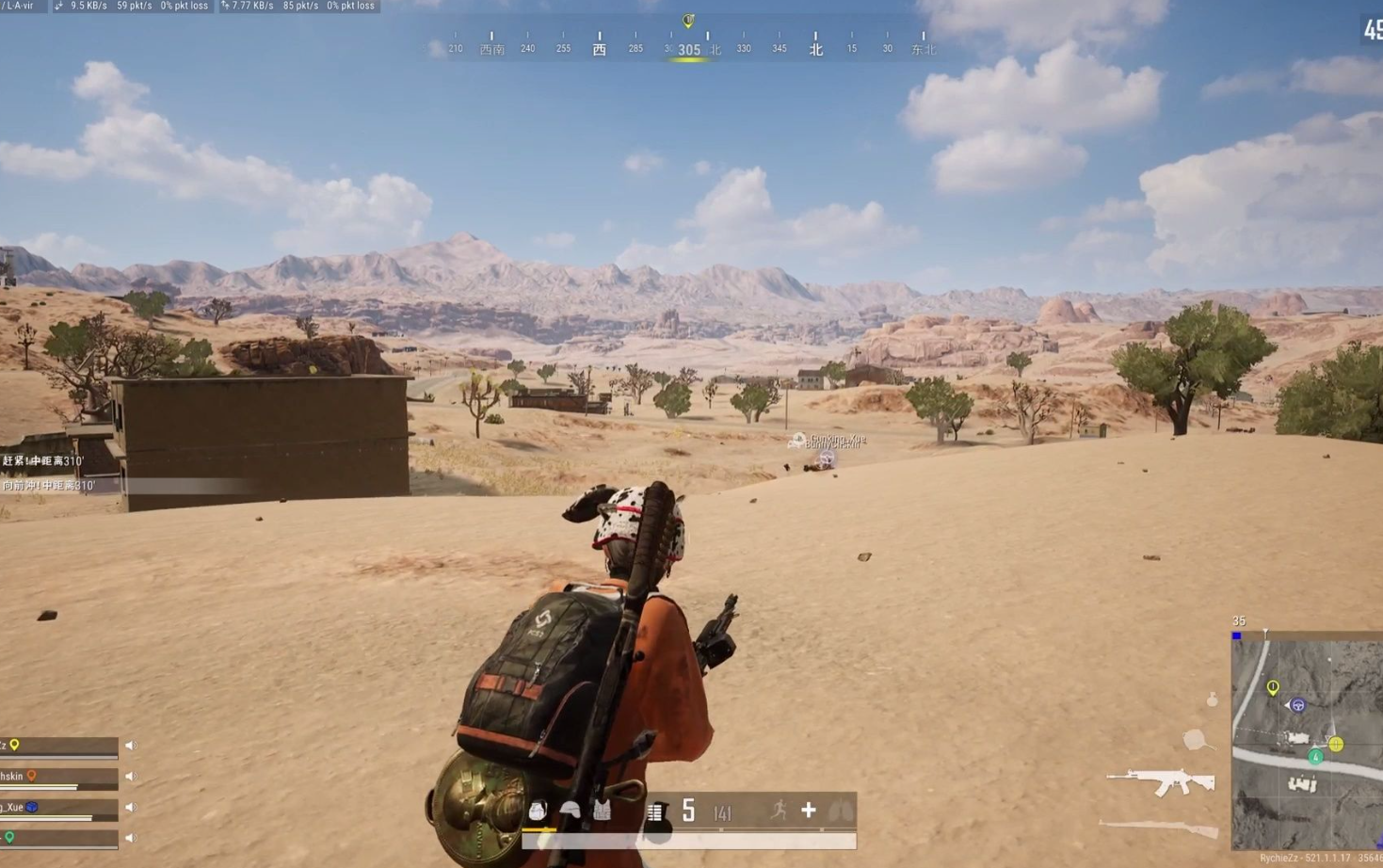The image size is (1383, 868).
Task: Click the running sprint status icon
Action: 779,811
